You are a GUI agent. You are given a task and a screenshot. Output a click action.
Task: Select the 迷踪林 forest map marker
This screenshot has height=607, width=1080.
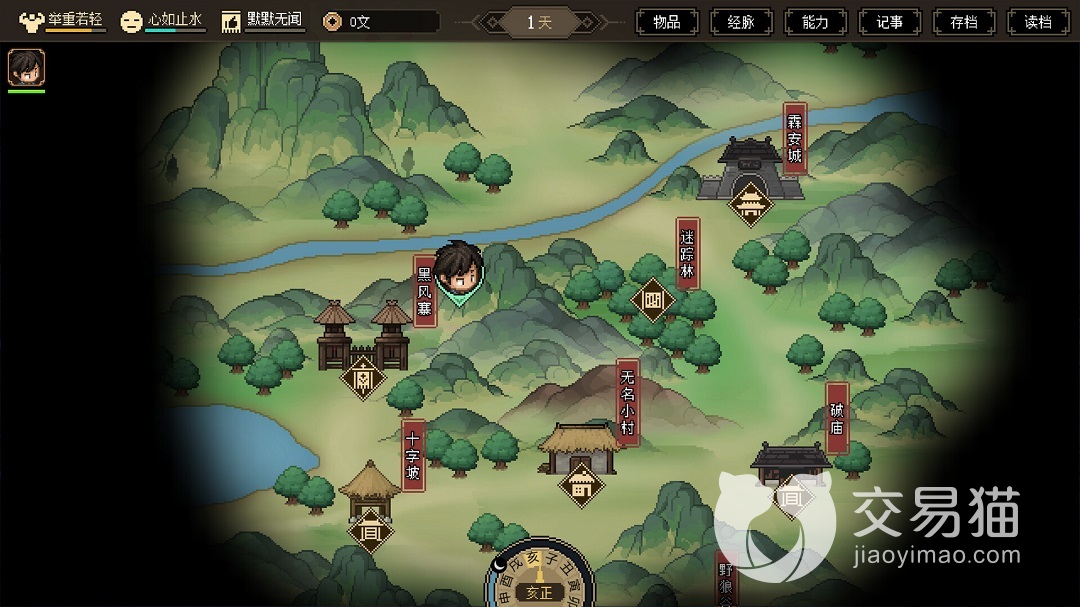pyautogui.click(x=653, y=300)
